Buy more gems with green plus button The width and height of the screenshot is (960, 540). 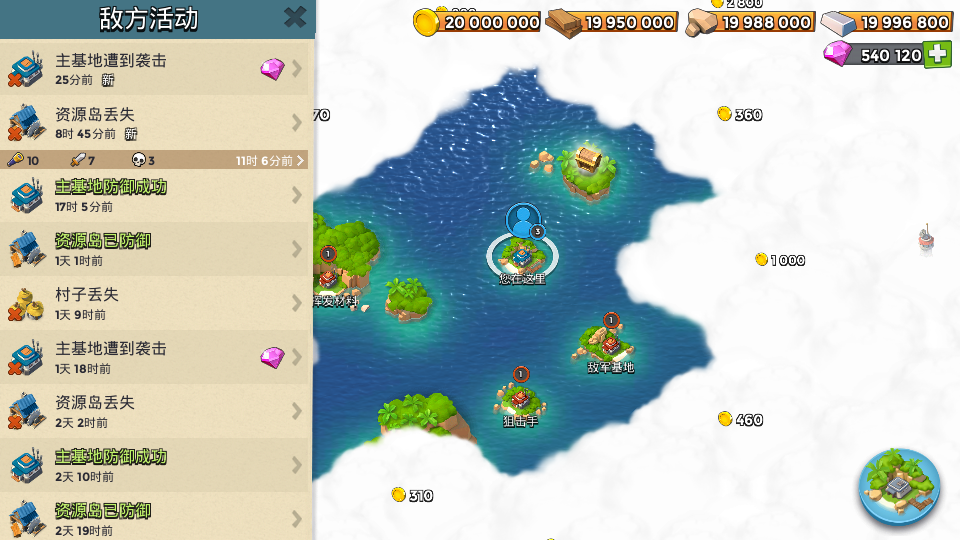(x=937, y=55)
